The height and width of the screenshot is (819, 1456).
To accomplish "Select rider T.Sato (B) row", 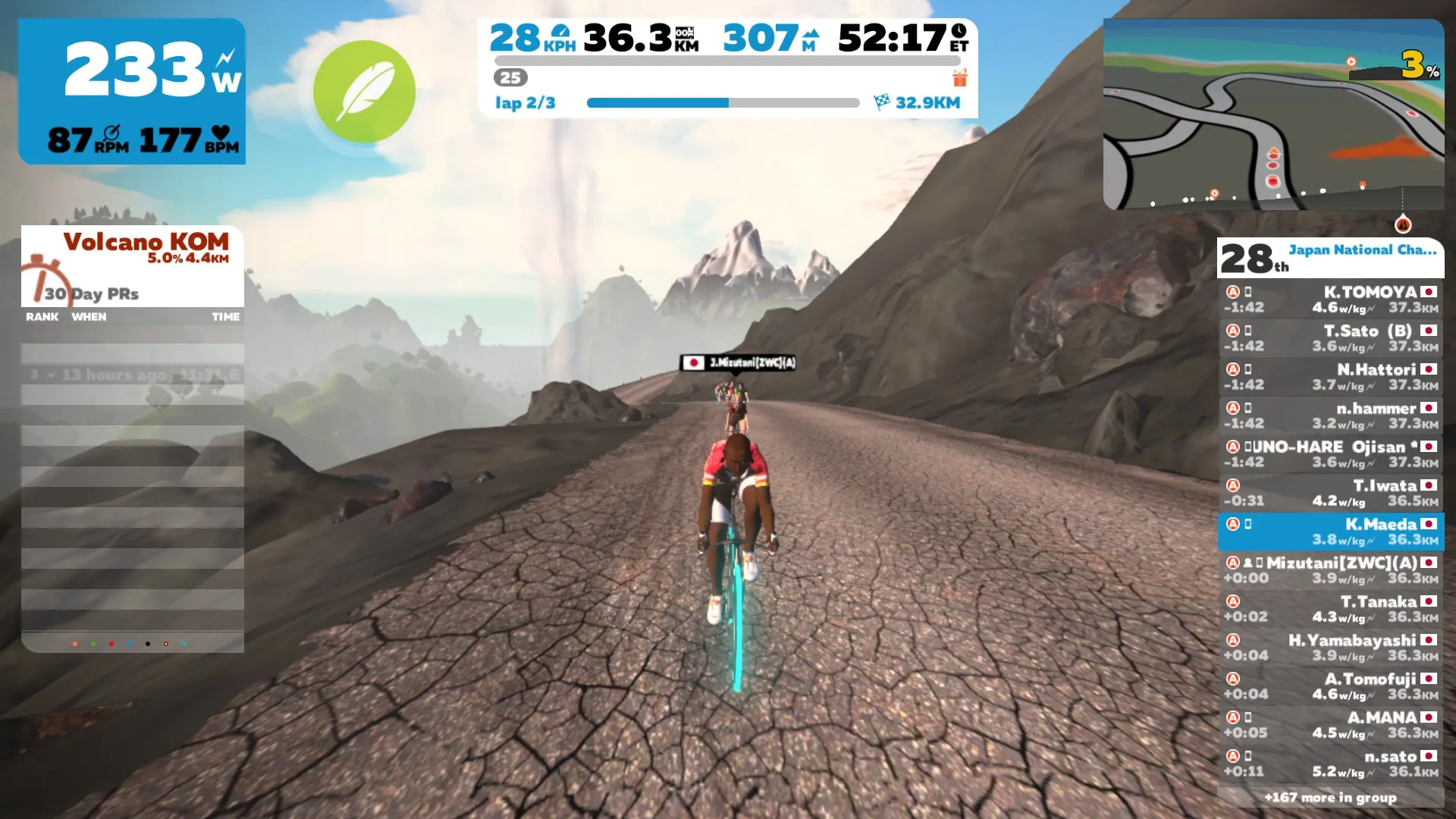I will [x=1331, y=338].
